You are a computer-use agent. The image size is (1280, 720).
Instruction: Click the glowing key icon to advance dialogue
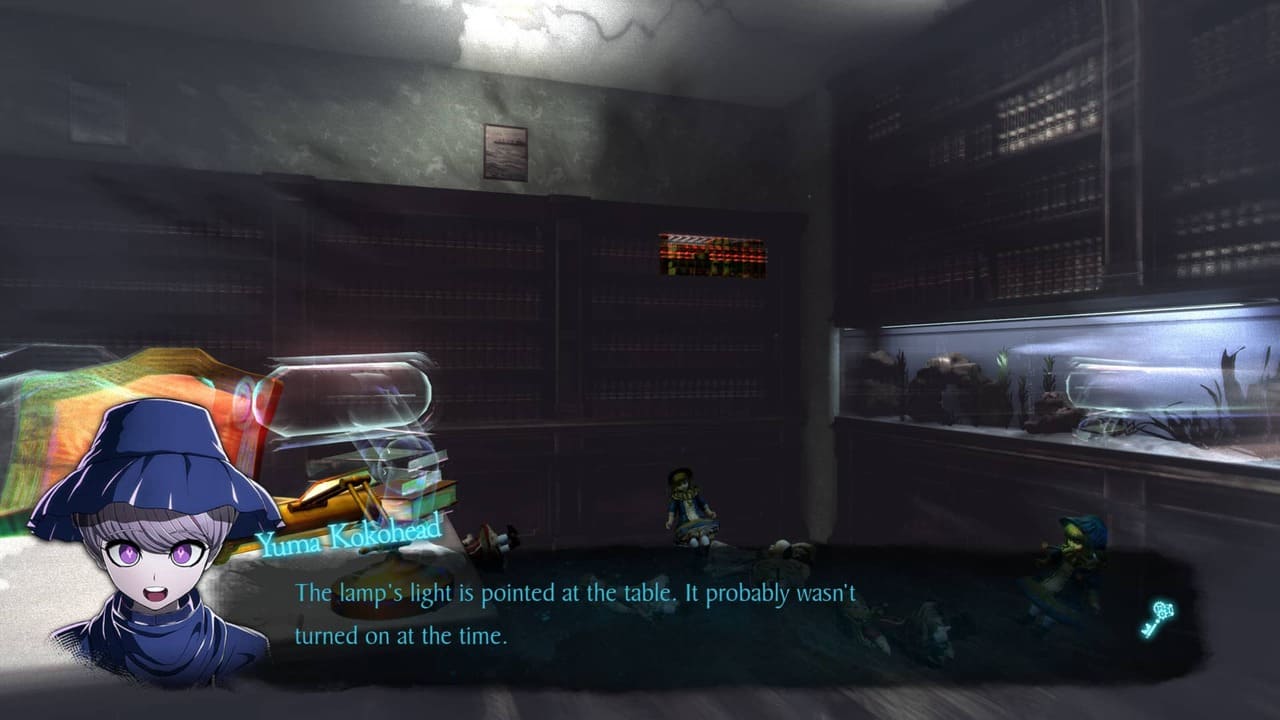pyautogui.click(x=1156, y=618)
